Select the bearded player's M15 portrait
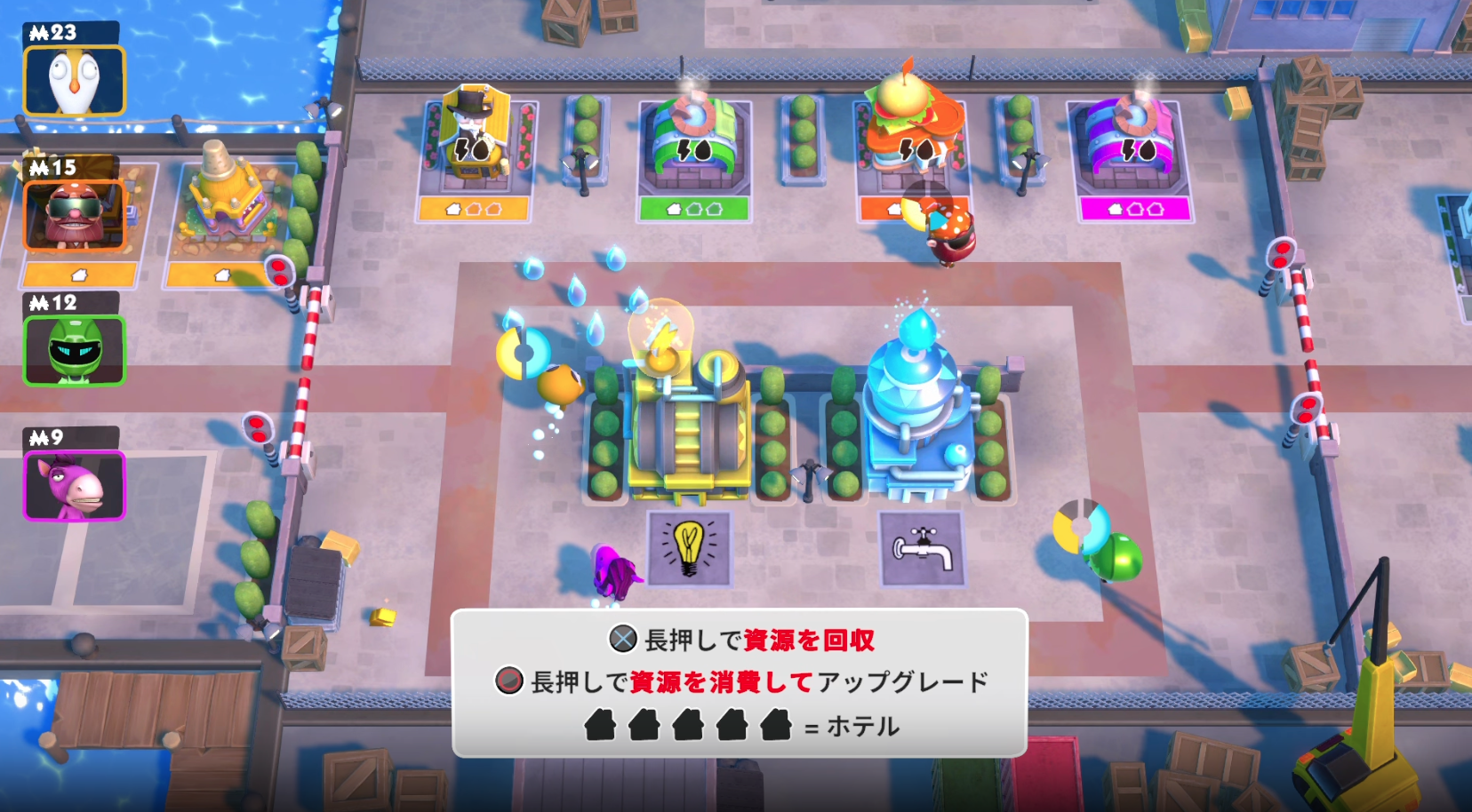 [76, 213]
